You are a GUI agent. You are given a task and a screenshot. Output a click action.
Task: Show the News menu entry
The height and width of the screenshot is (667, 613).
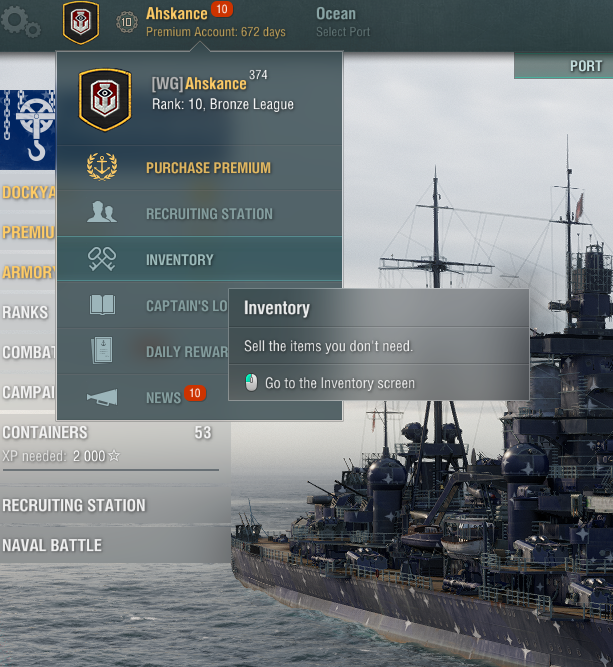163,398
